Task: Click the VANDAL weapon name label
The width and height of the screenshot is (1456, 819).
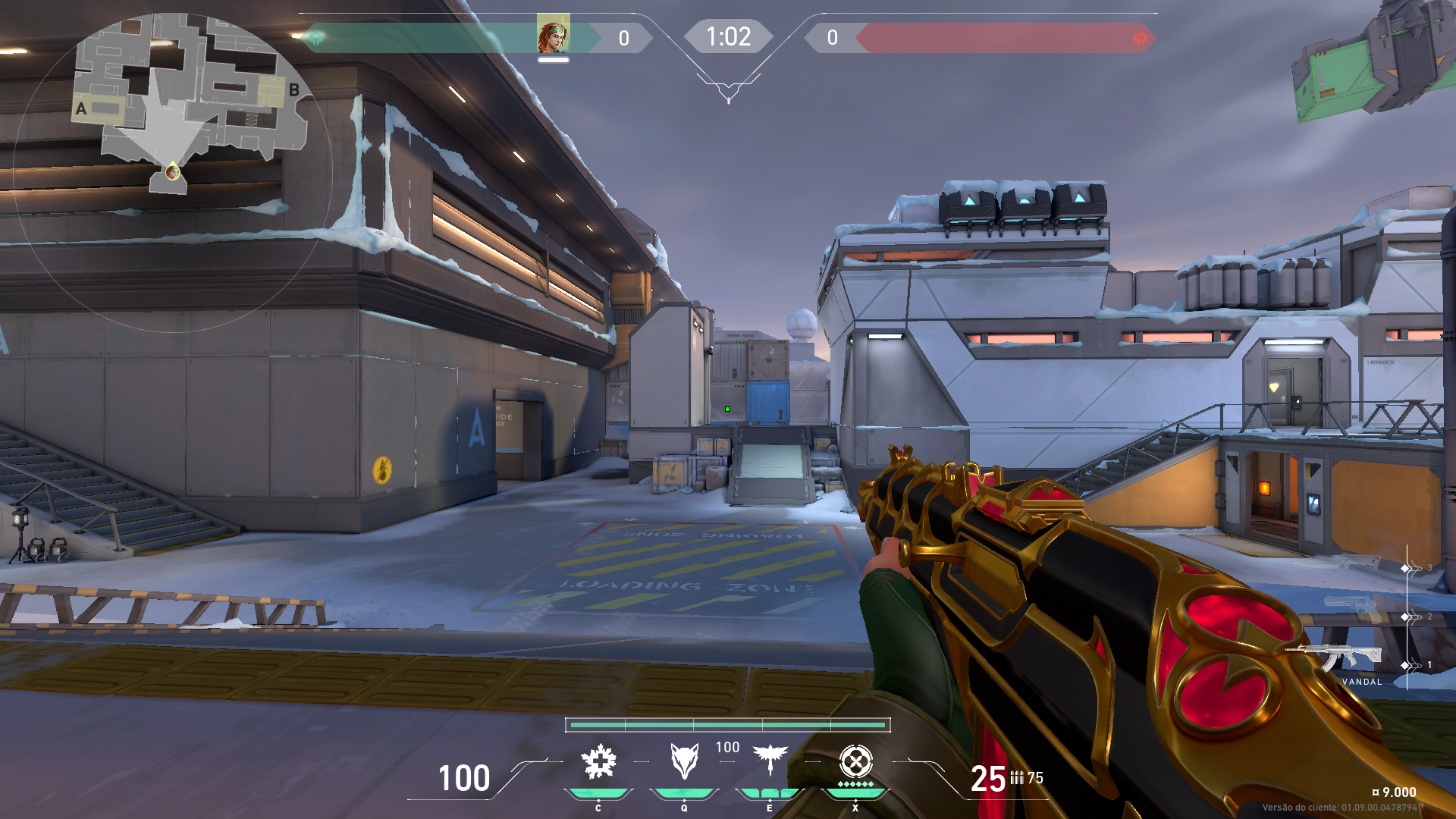Action: click(x=1363, y=682)
